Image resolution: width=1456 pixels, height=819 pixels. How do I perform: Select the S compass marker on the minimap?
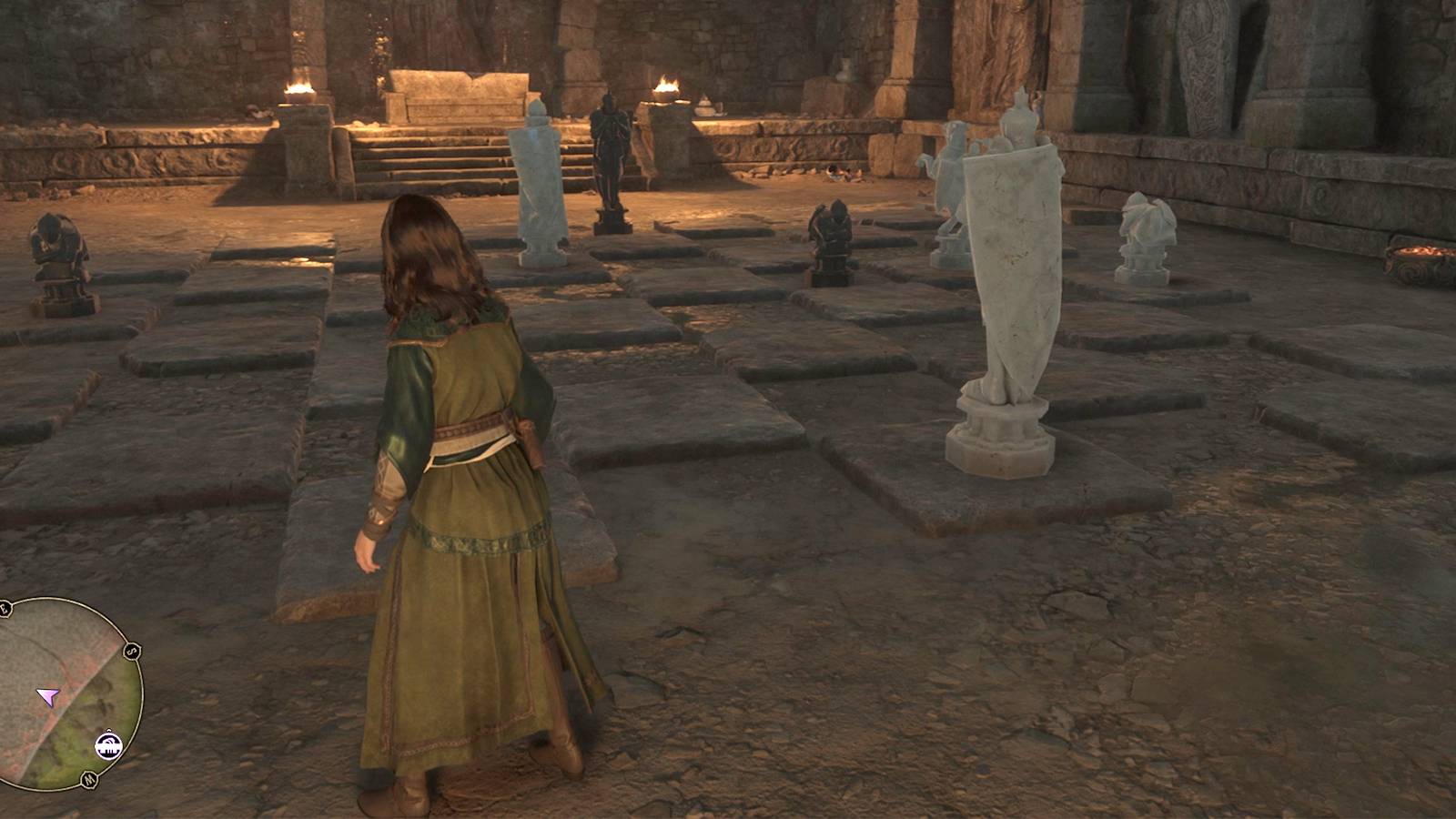click(x=131, y=651)
